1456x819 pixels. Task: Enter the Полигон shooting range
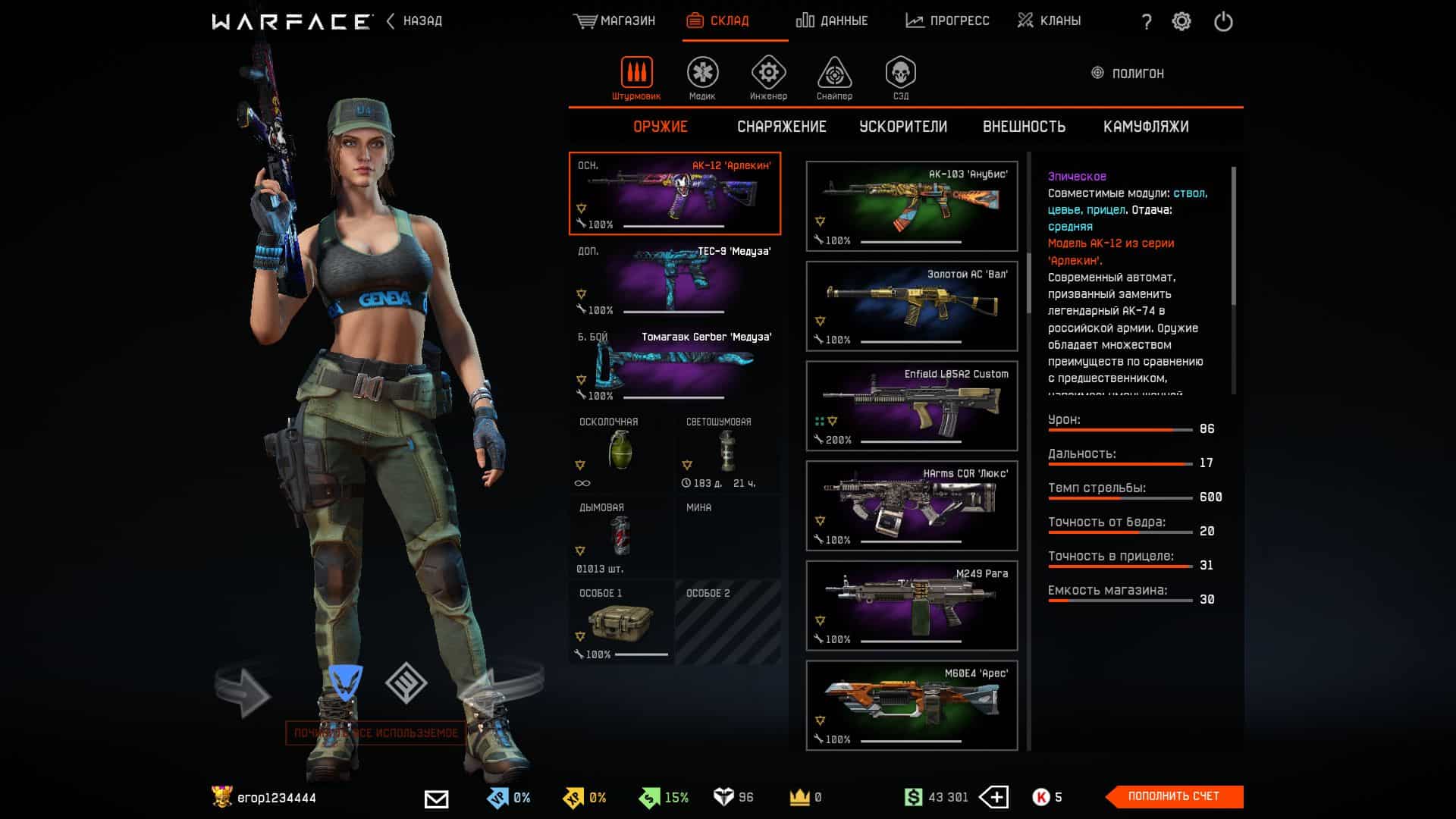tap(1128, 74)
